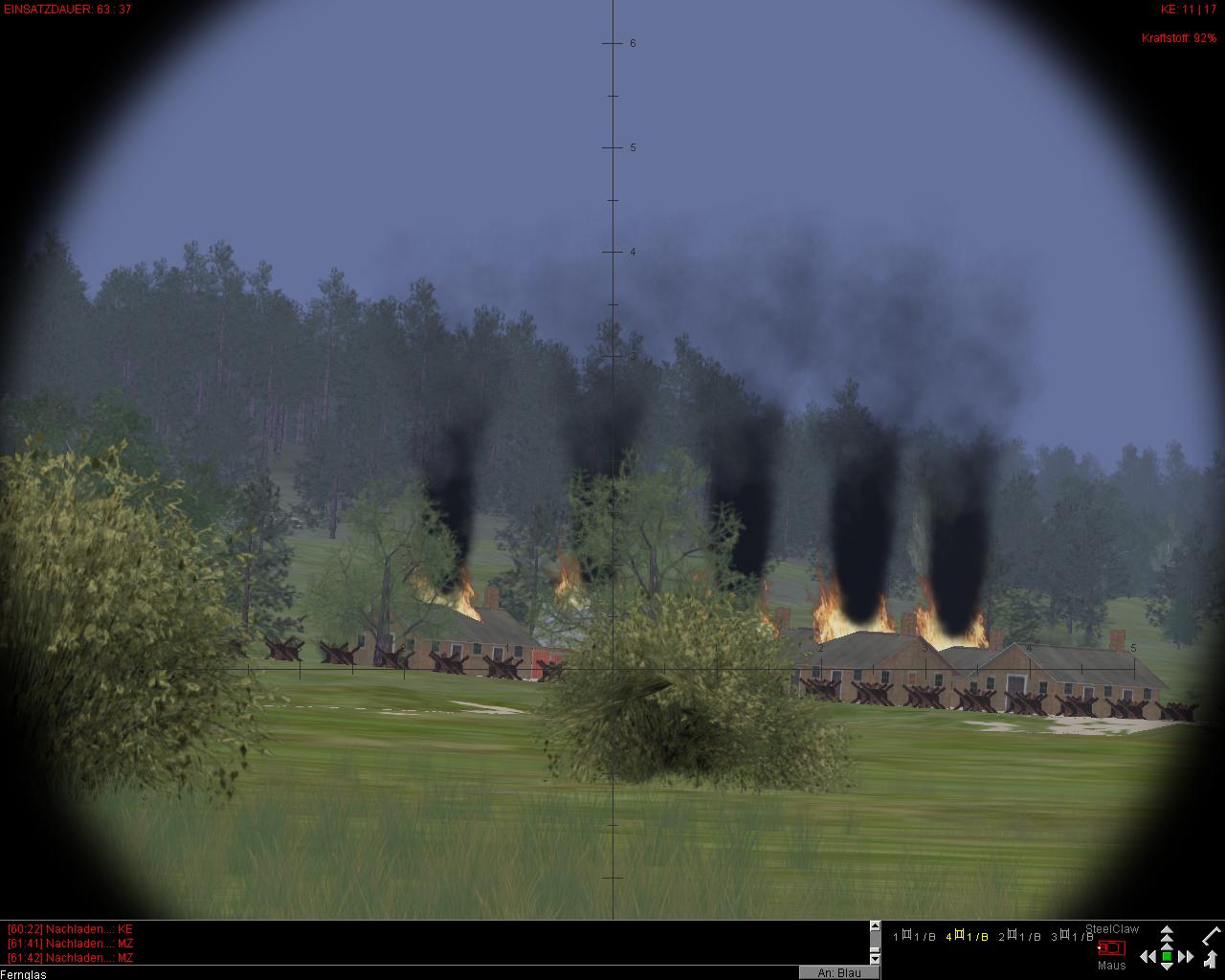Click the diagonal line icon in corner
The image size is (1225, 980).
[x=1212, y=935]
